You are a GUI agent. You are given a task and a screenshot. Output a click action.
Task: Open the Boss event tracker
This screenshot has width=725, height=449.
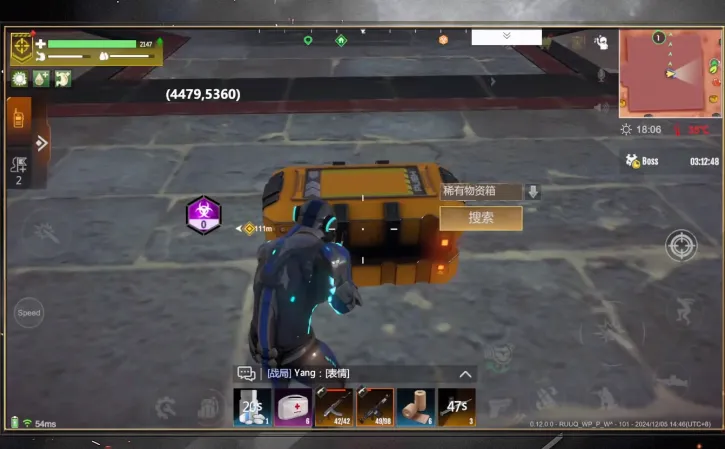coord(642,161)
